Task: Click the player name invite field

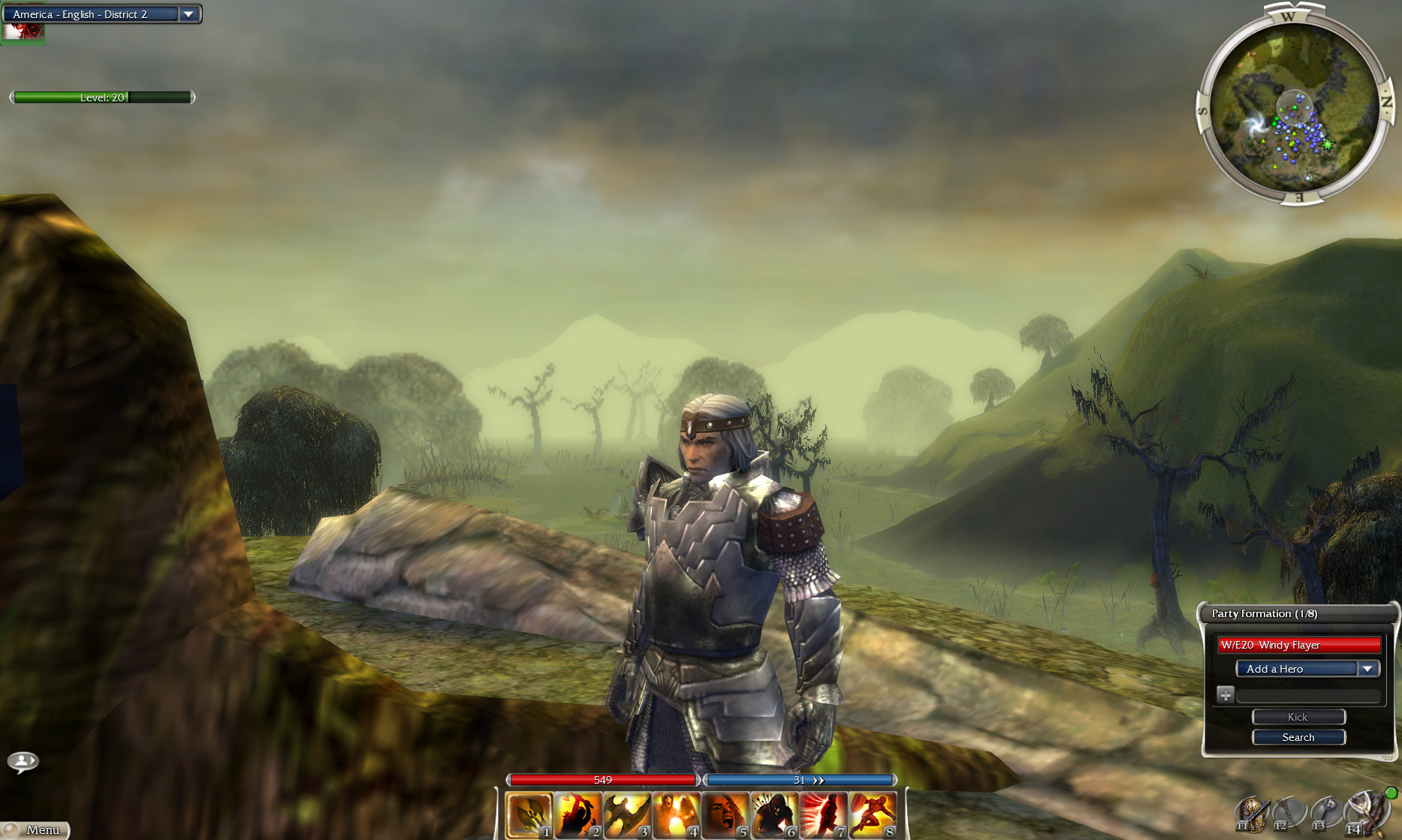Action: [1308, 696]
